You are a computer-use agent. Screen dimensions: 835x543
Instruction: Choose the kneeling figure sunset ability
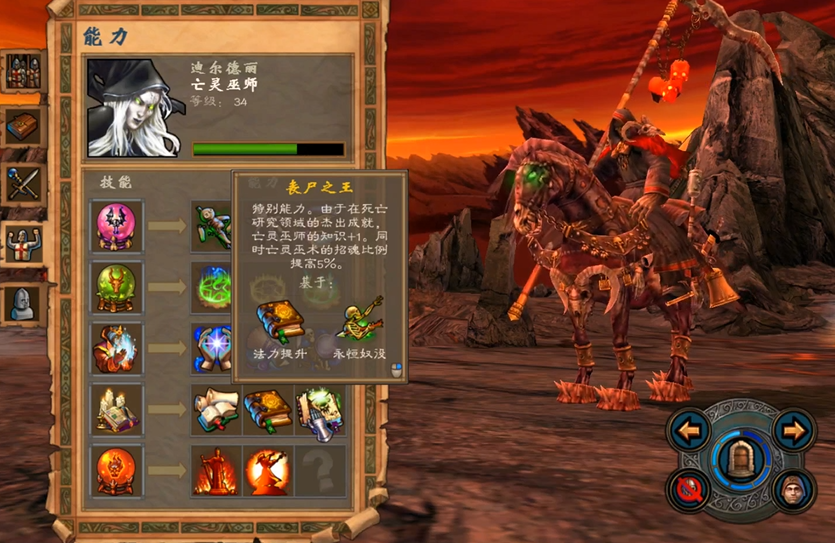pyautogui.click(x=268, y=470)
